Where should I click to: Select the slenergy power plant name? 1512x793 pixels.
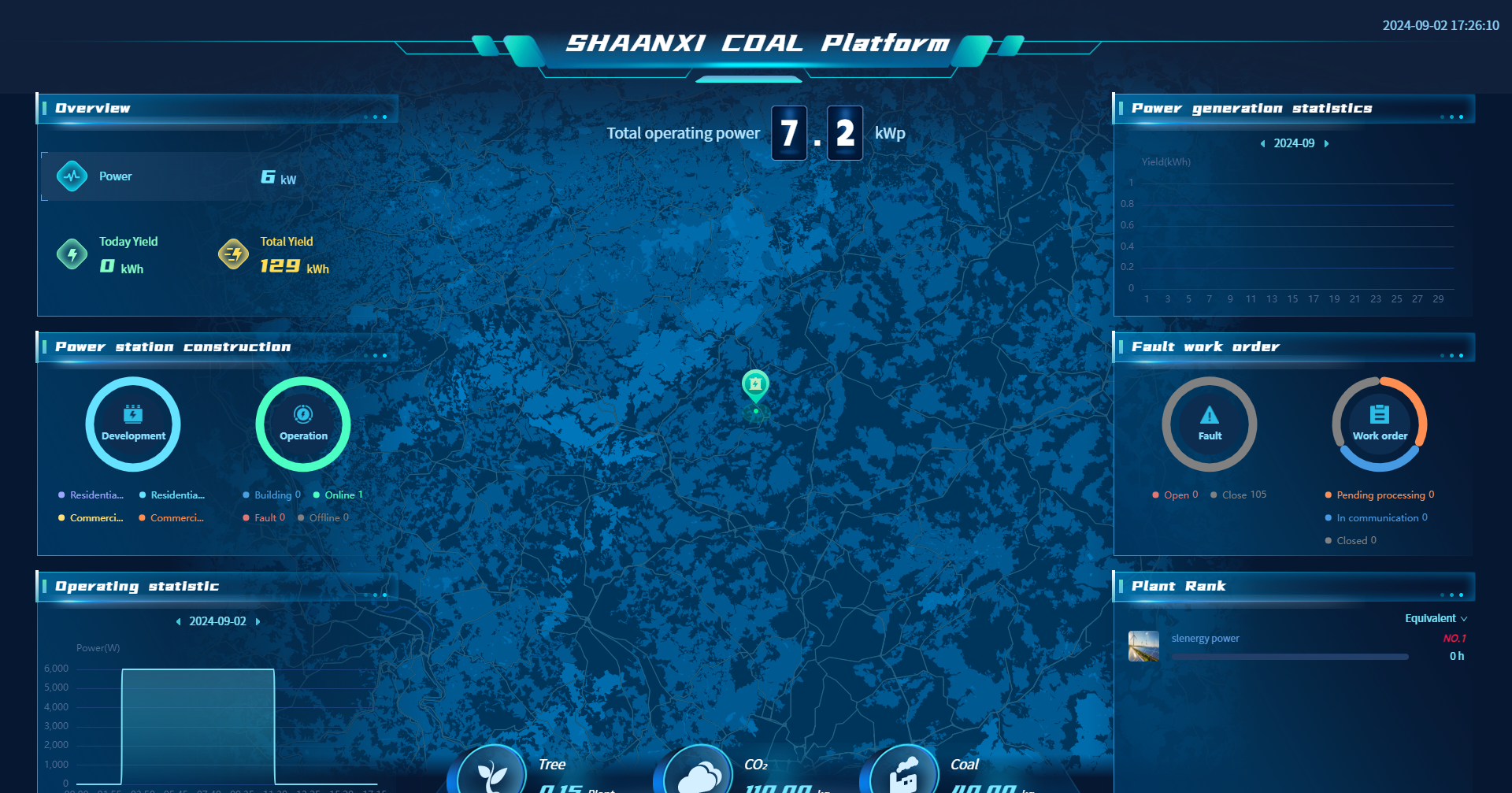1205,639
